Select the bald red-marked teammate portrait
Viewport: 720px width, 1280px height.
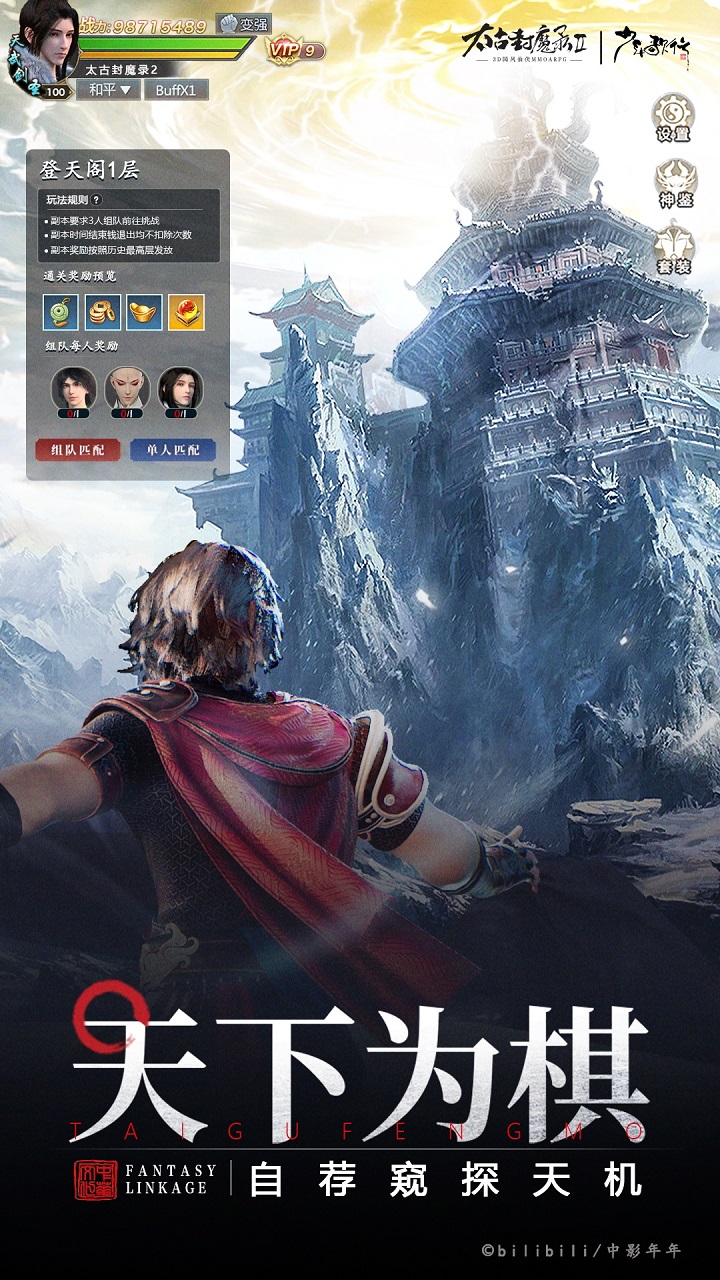tap(127, 387)
